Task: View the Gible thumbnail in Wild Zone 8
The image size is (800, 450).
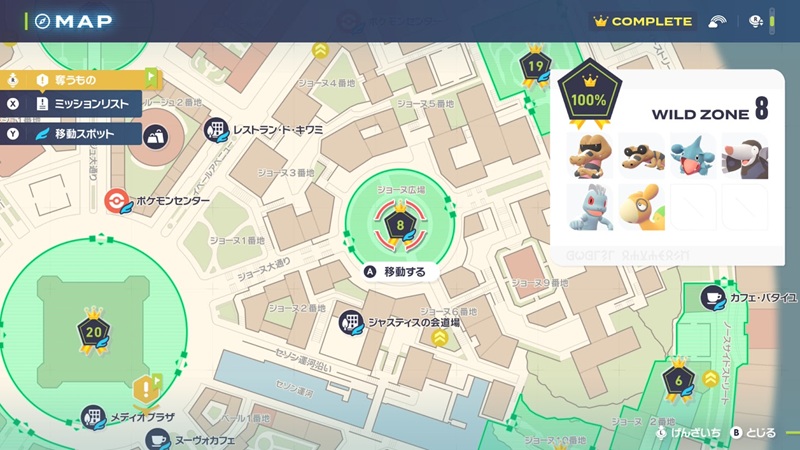Action: click(693, 155)
